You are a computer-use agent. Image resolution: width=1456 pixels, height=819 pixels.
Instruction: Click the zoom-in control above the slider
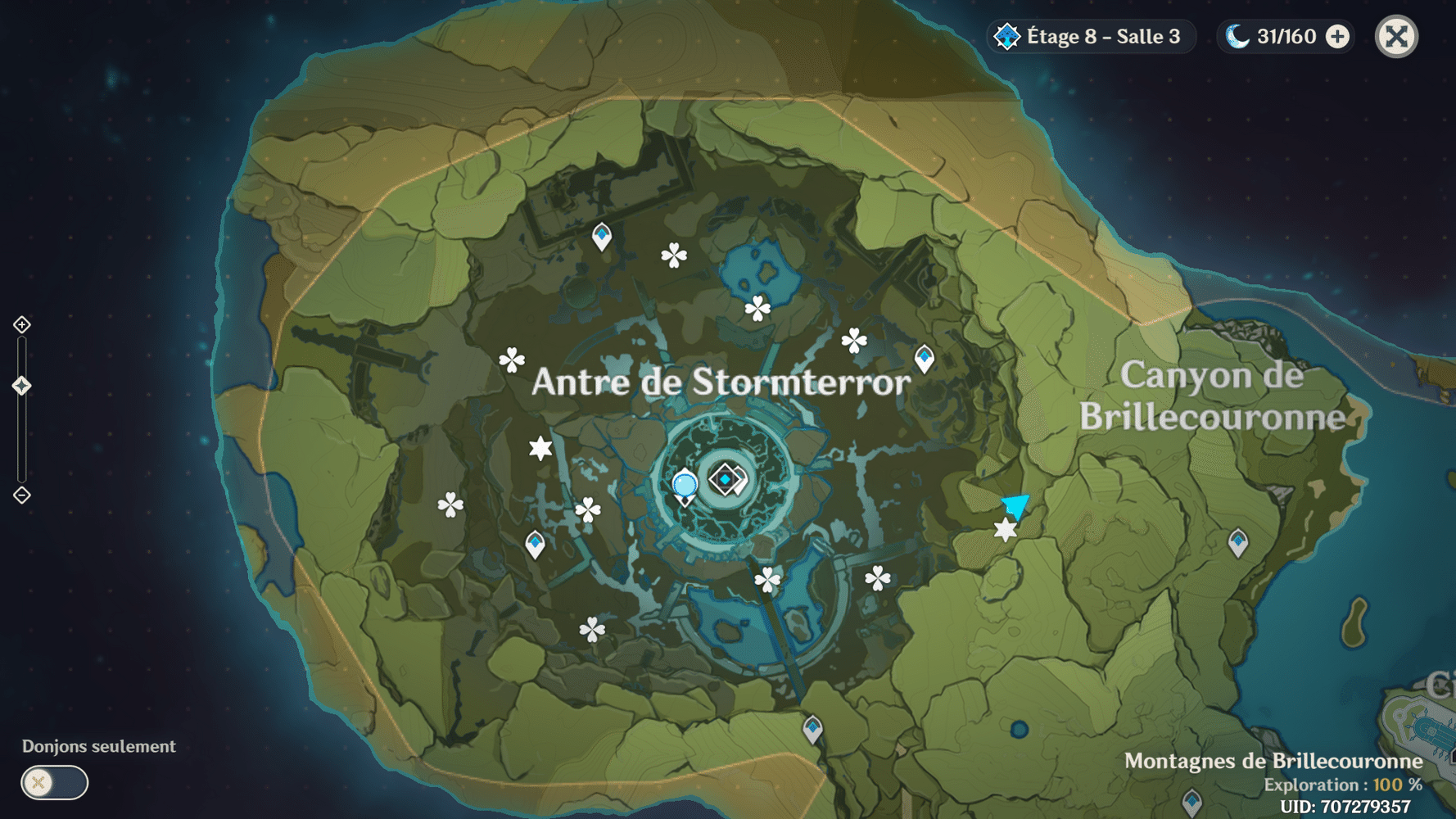click(21, 324)
